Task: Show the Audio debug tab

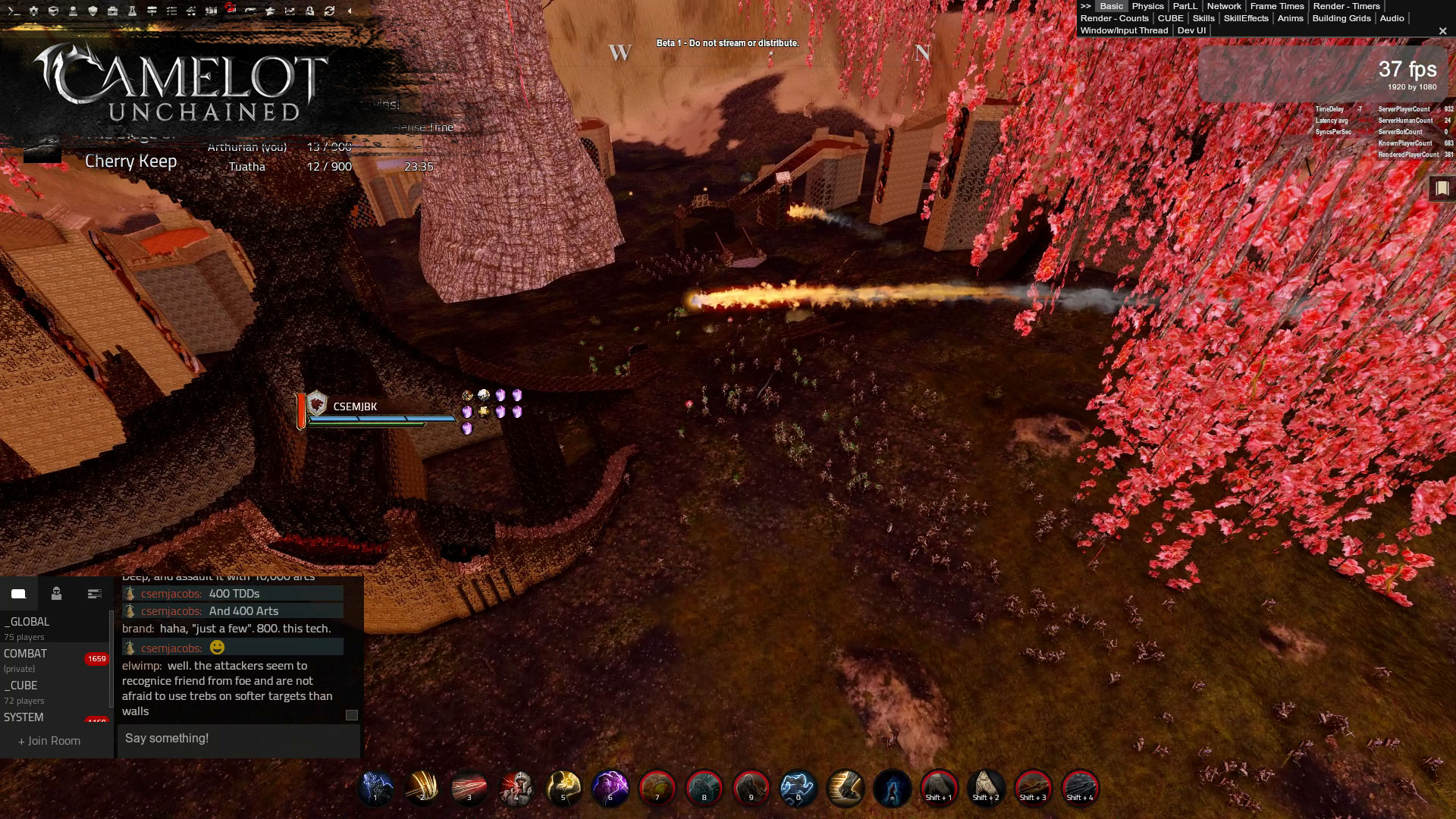Action: pos(1392,18)
